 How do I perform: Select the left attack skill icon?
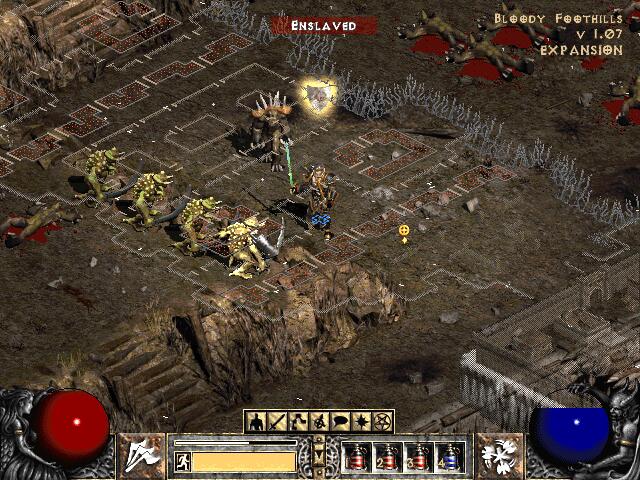click(x=142, y=455)
